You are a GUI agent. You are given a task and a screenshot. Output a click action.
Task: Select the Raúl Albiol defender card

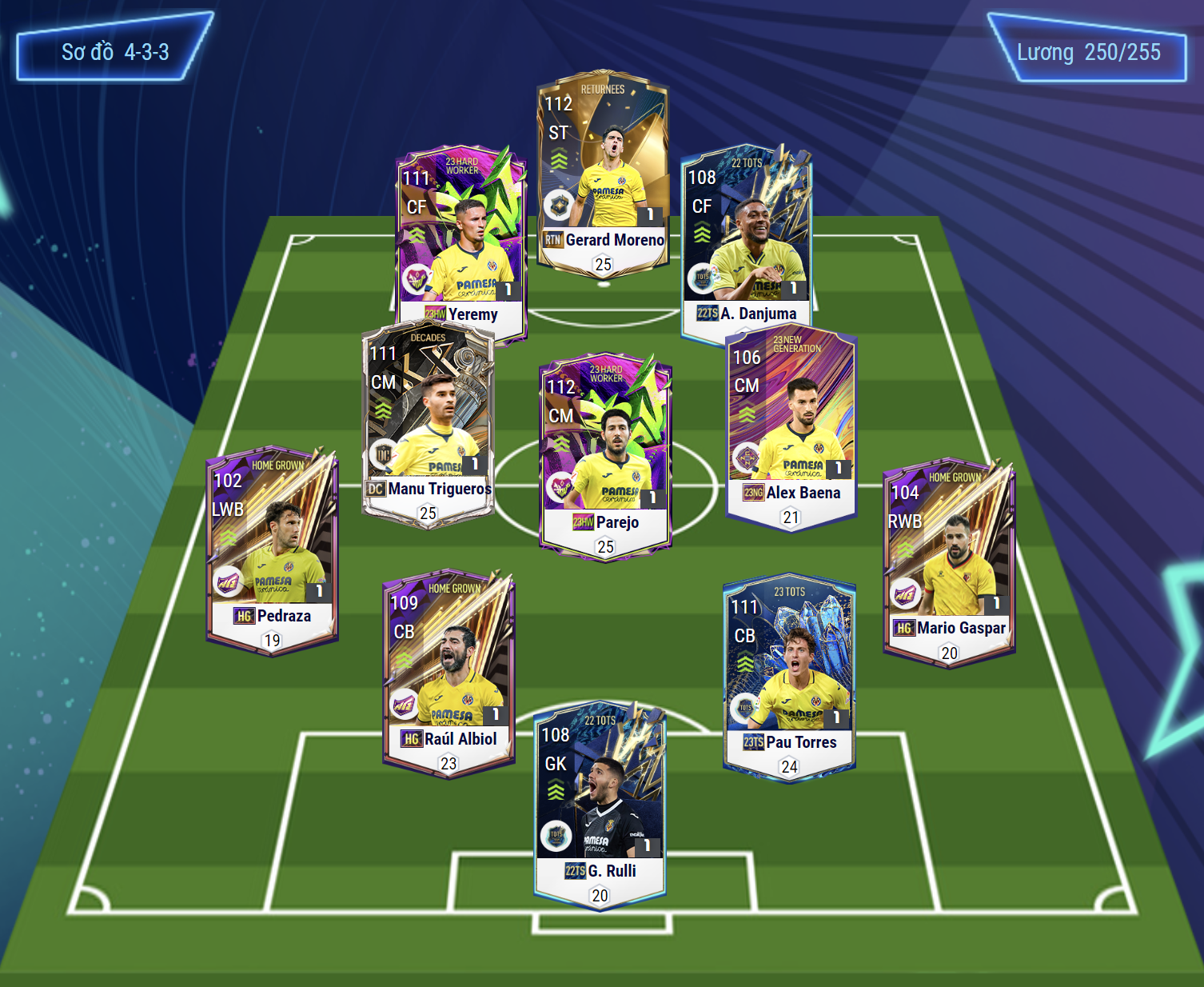pos(449,670)
